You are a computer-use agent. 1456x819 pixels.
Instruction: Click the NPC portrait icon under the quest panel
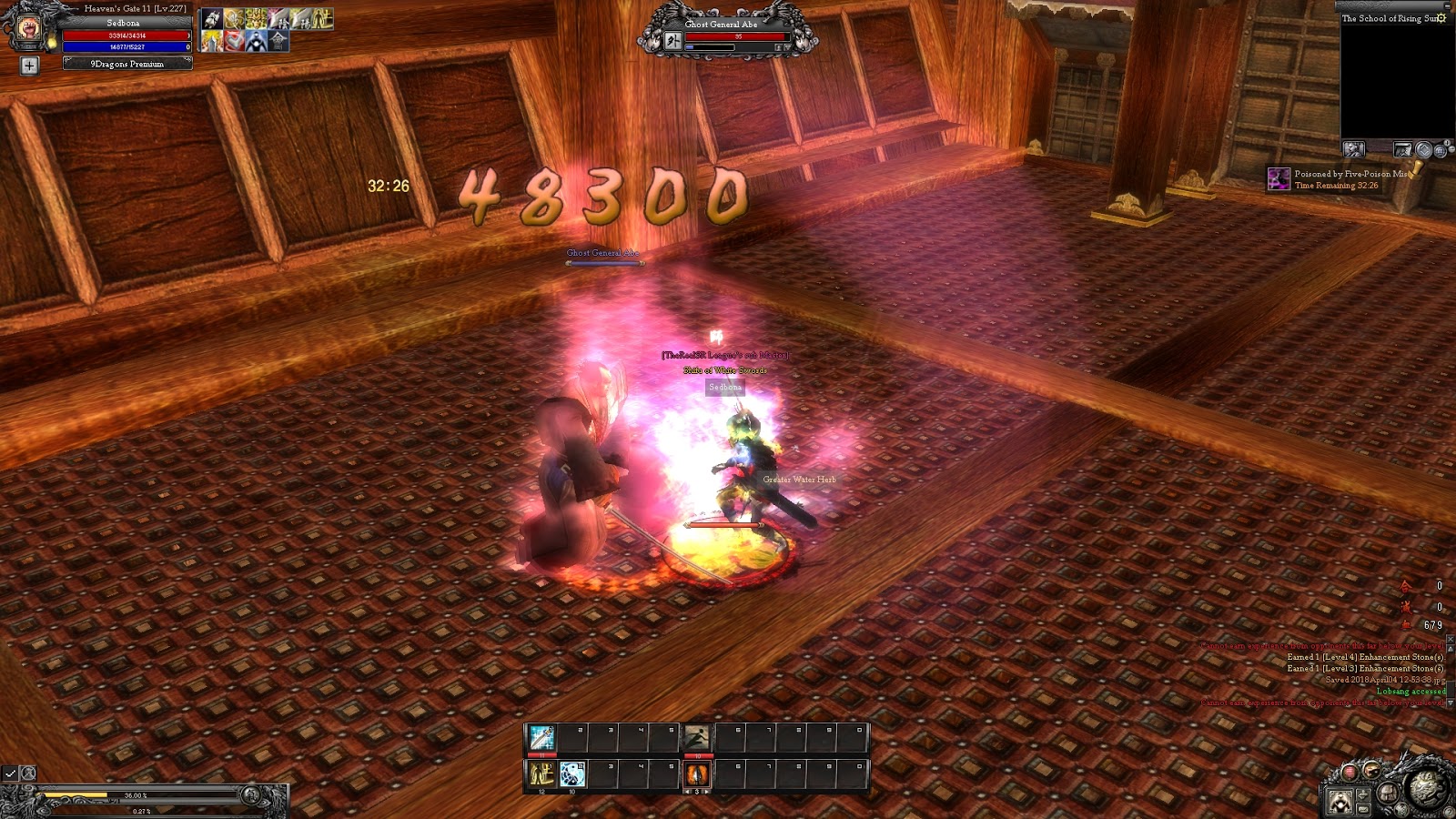tap(1353, 149)
